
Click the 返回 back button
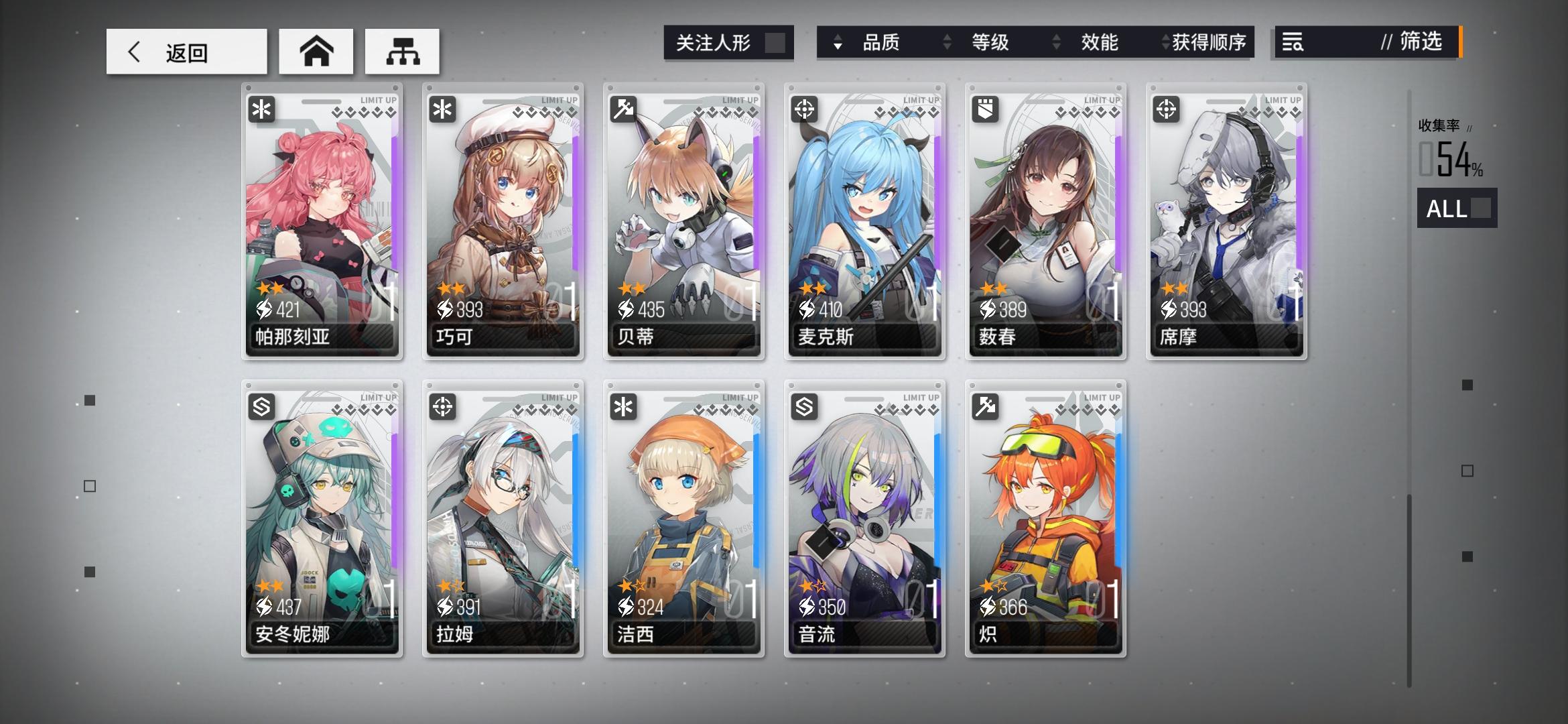pyautogui.click(x=186, y=51)
